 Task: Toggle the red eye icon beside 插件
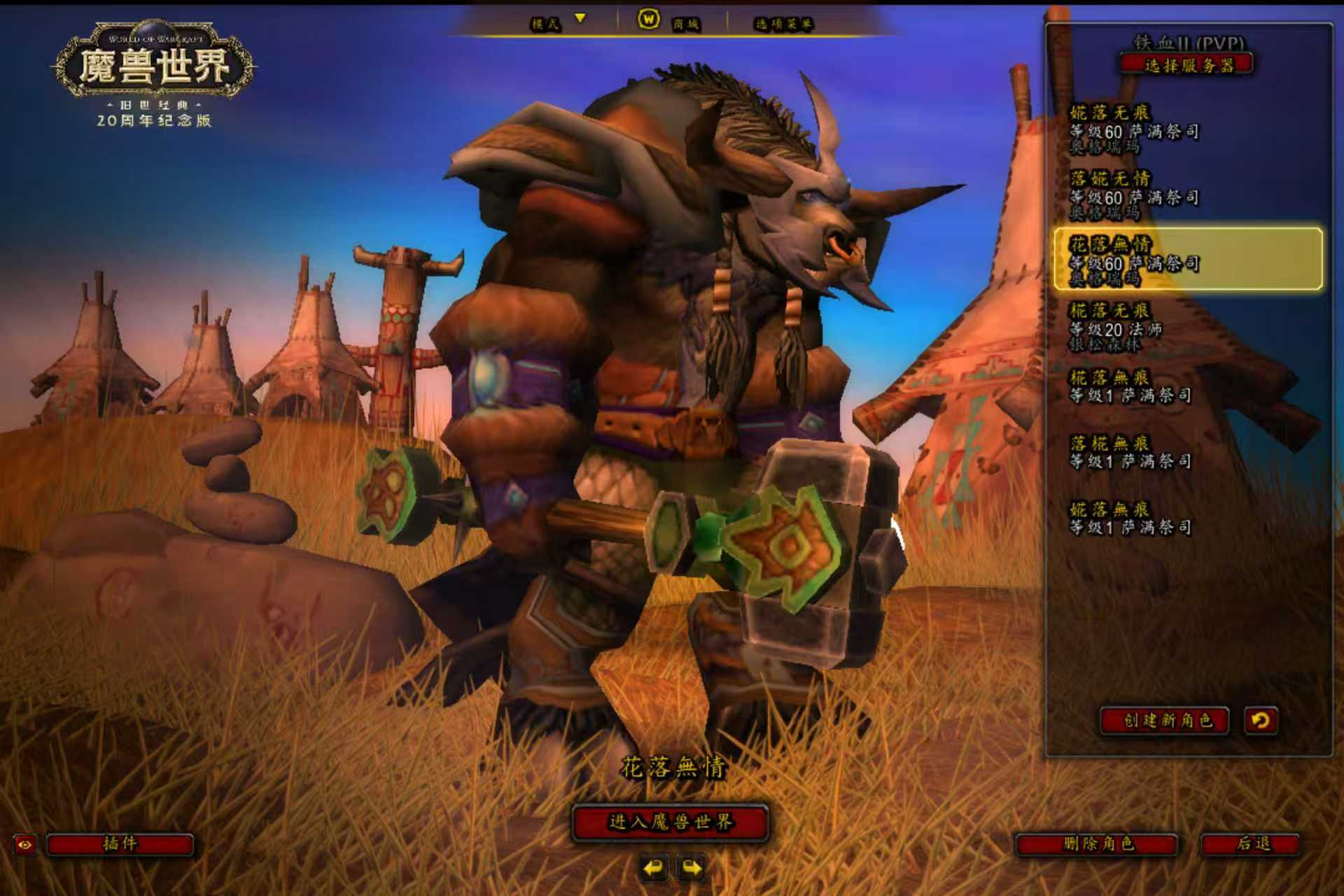pos(24,844)
